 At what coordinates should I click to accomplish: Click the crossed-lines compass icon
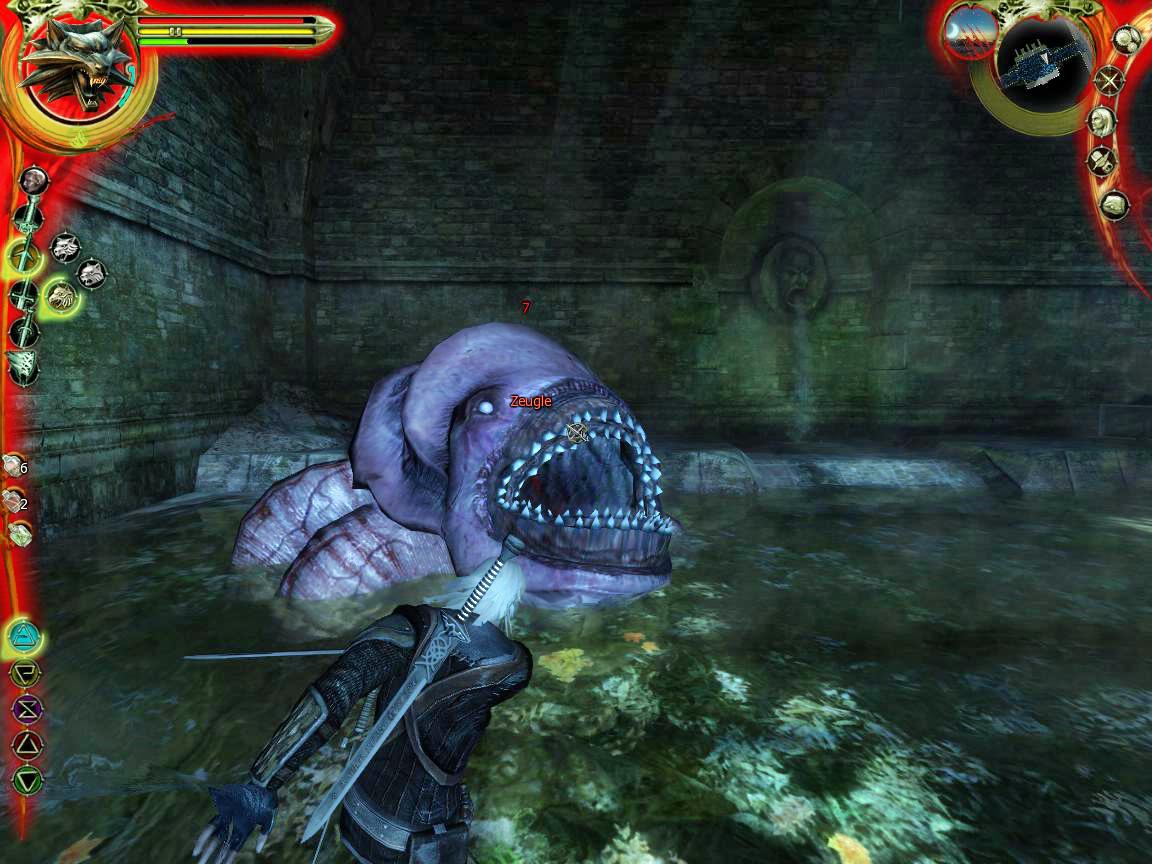tap(1109, 80)
